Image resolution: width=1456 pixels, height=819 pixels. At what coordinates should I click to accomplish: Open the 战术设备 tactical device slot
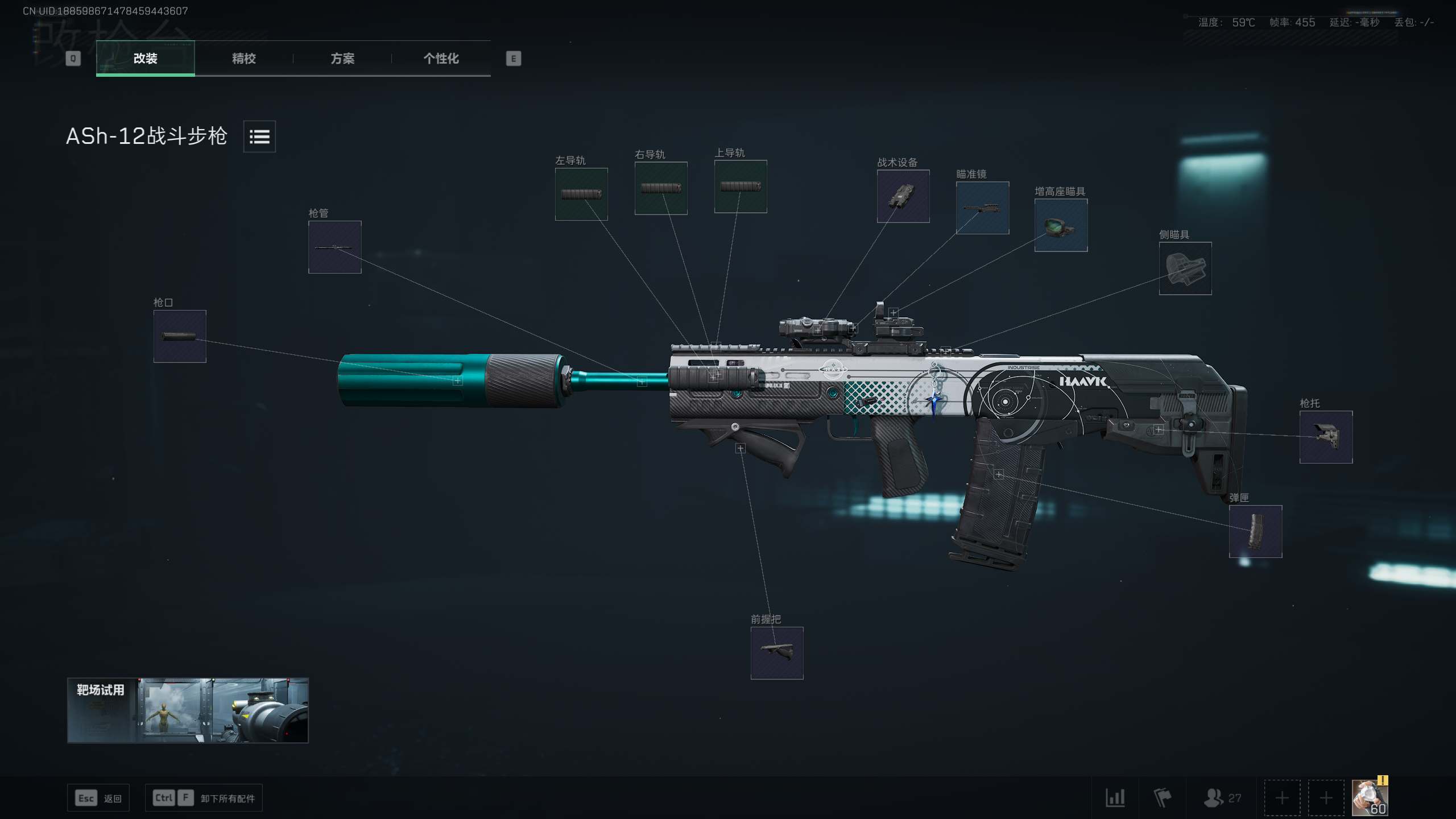point(903,196)
